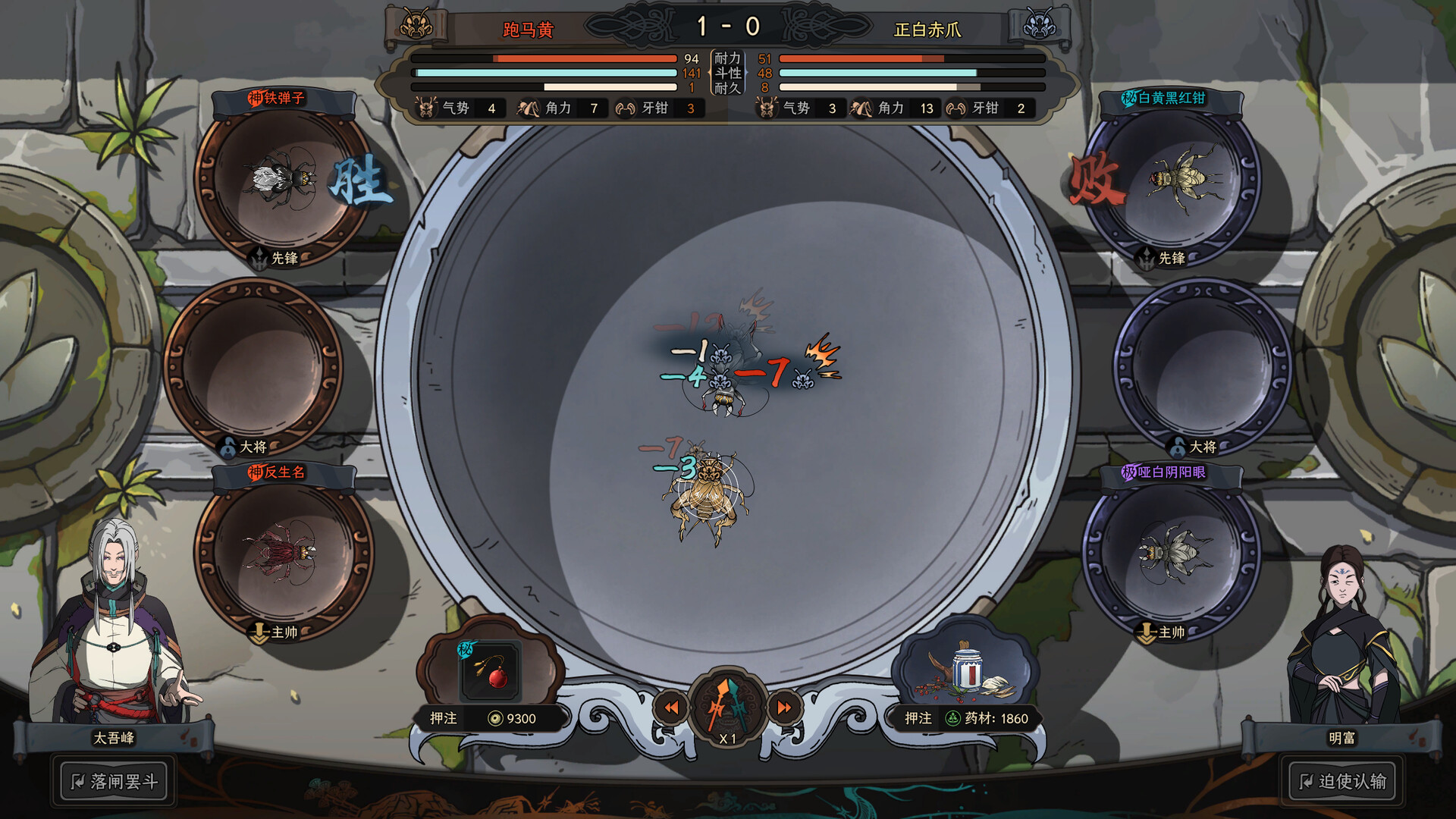The width and height of the screenshot is (1456, 819).
Task: Select the 白黄黑红钳 vanguard cricket jar
Action: click(1174, 182)
